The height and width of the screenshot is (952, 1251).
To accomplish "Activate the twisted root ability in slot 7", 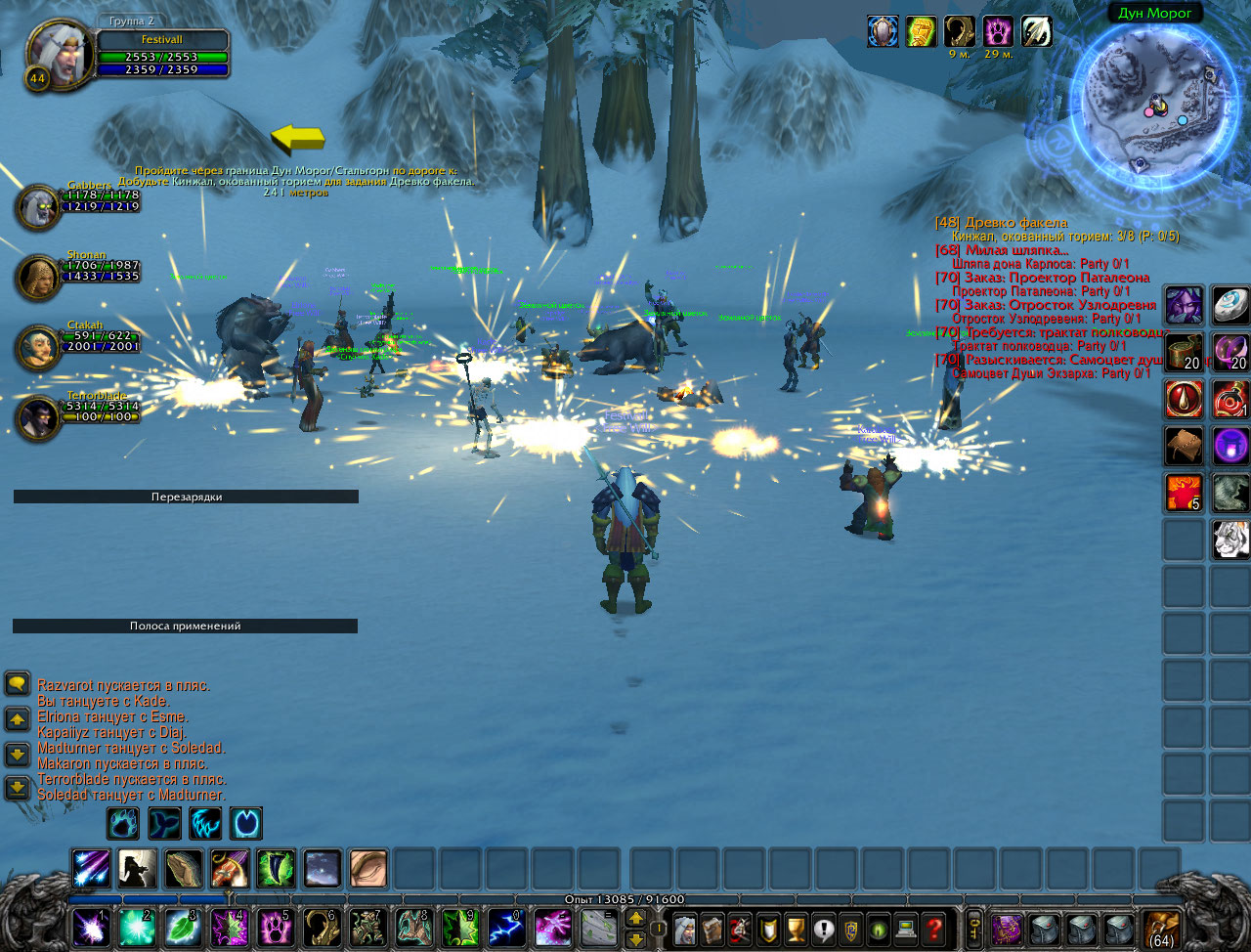I will (x=367, y=927).
